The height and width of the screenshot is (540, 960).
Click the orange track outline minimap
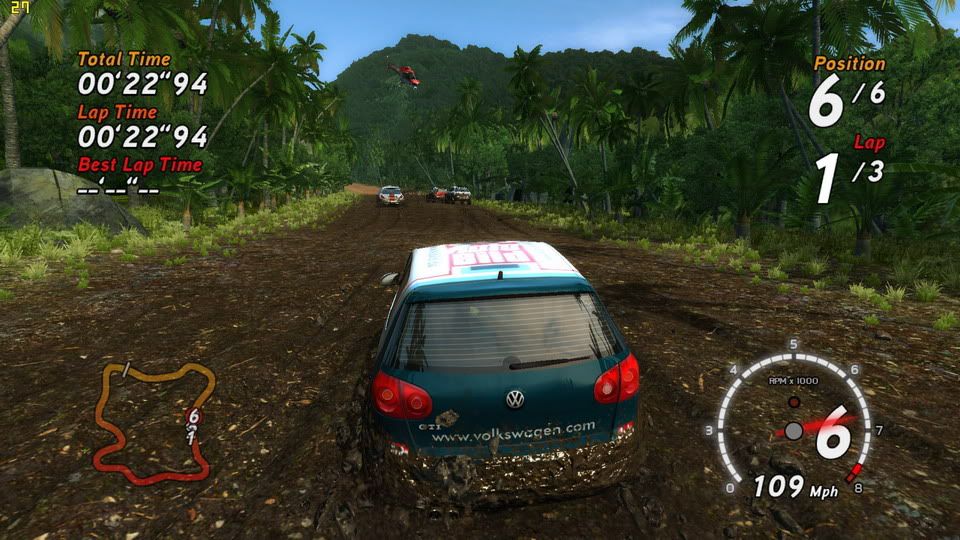[x=155, y=420]
